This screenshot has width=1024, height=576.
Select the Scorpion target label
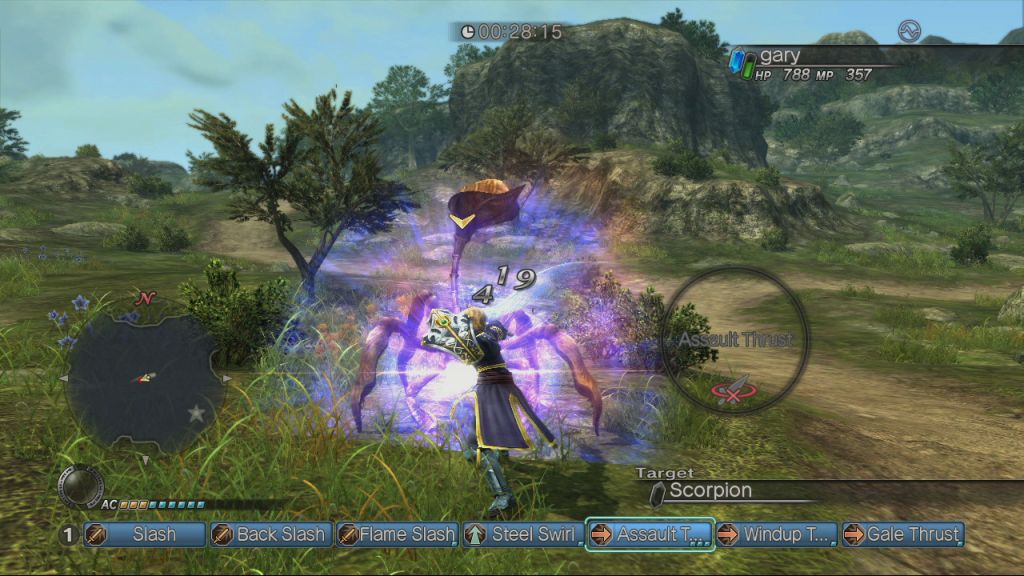point(710,491)
